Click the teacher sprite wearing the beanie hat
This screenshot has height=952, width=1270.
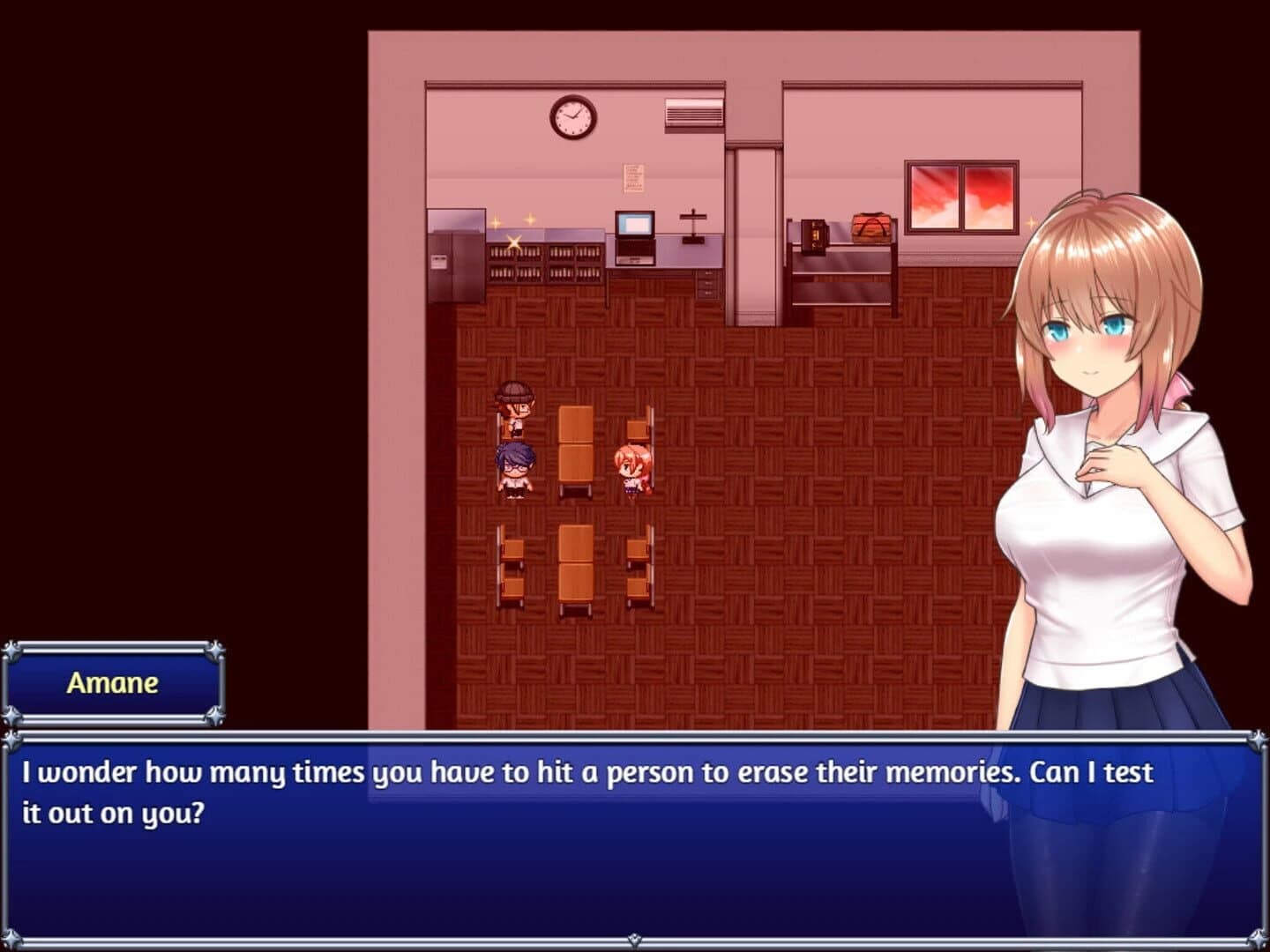click(515, 405)
